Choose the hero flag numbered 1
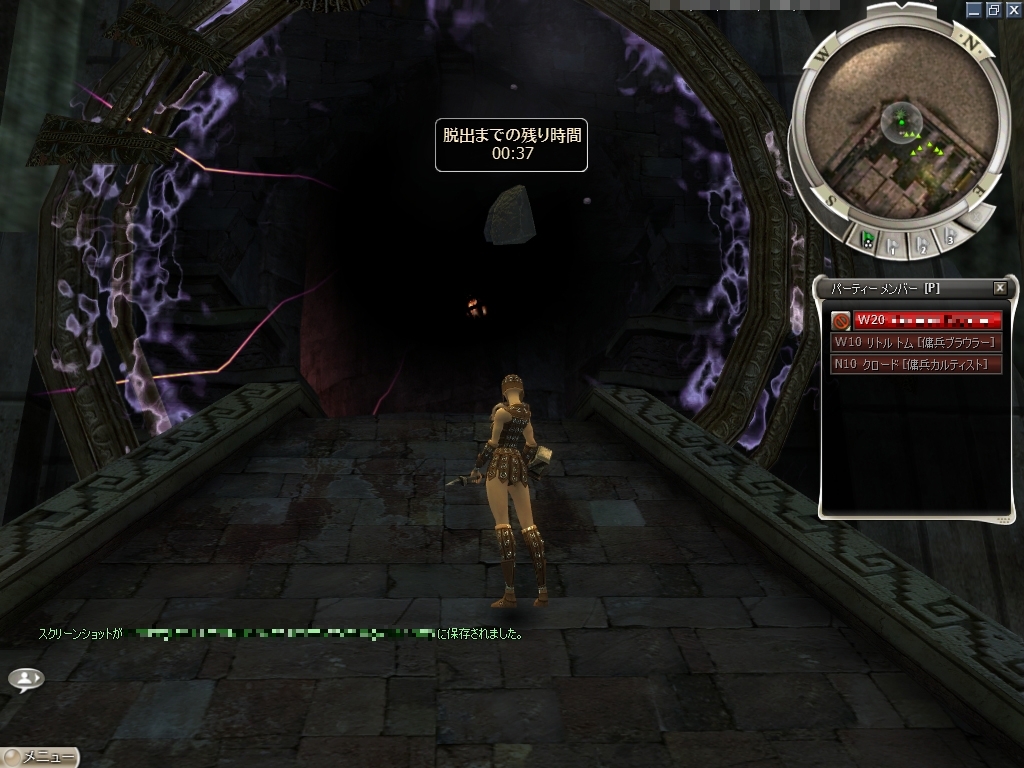This screenshot has height=768, width=1024. [x=894, y=244]
